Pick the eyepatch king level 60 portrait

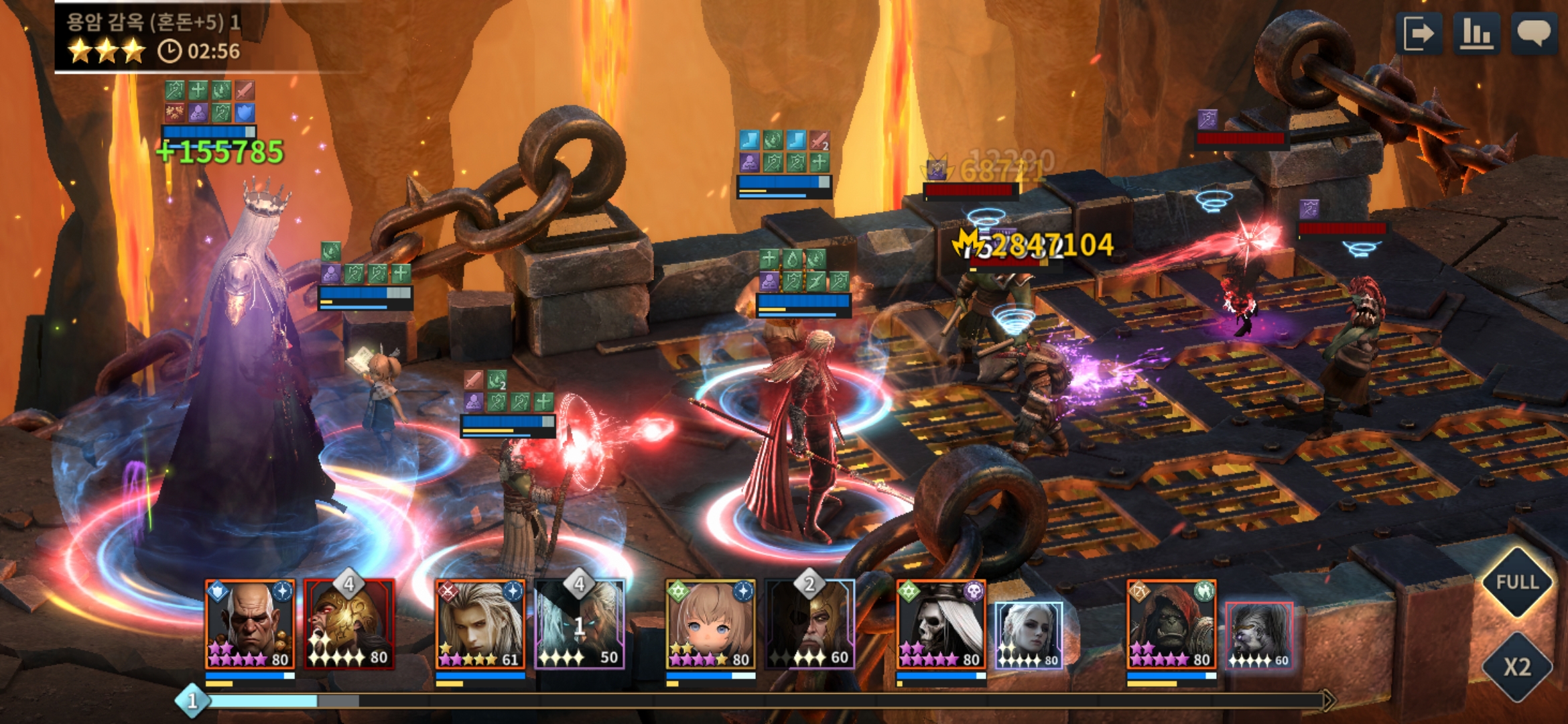point(810,624)
